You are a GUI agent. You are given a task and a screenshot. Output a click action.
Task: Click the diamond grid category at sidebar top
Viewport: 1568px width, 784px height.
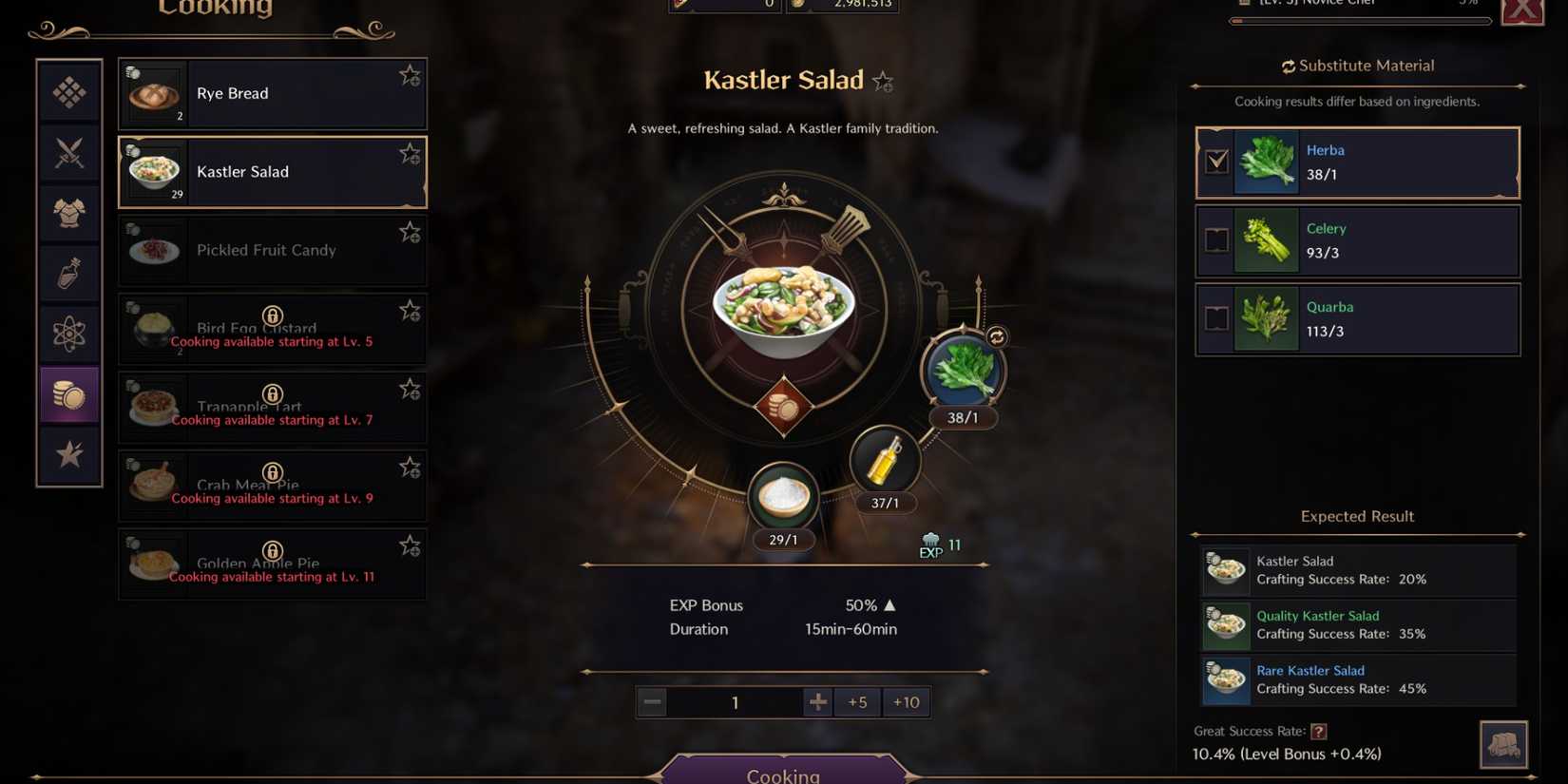click(x=68, y=92)
